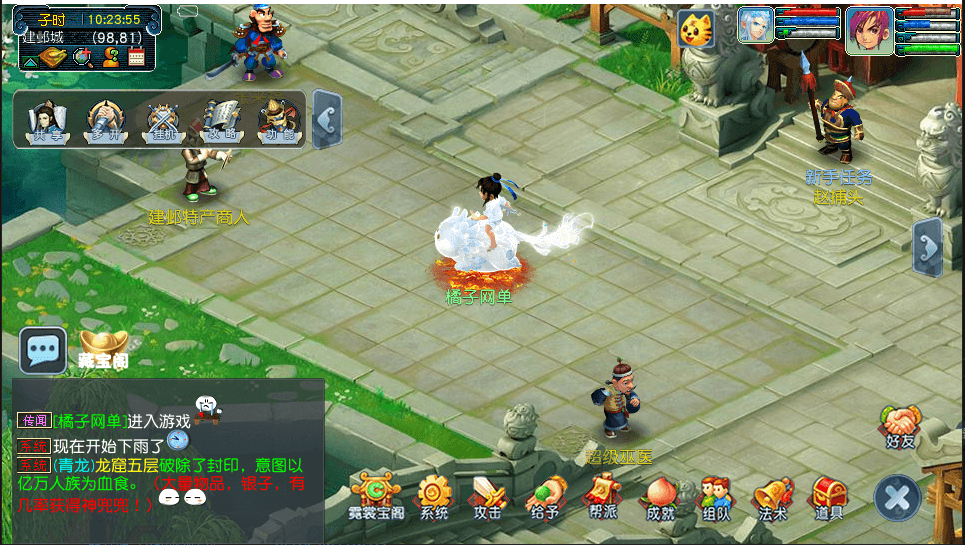Image resolution: width=965 pixels, height=545 pixels.
Task: Open the 道具 (Items) treasure chest
Action: click(x=829, y=493)
